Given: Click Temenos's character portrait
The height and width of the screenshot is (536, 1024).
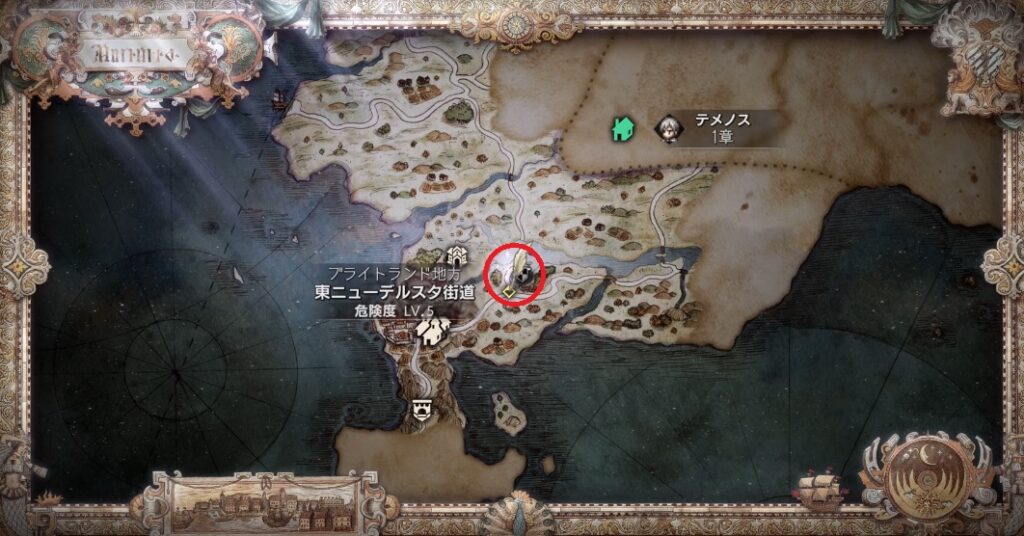Looking at the screenshot, I should click(x=667, y=128).
